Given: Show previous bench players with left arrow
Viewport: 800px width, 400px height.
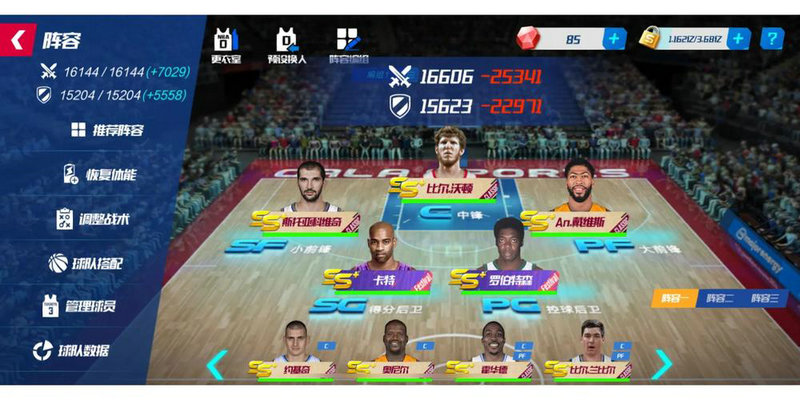Looking at the screenshot, I should [217, 364].
